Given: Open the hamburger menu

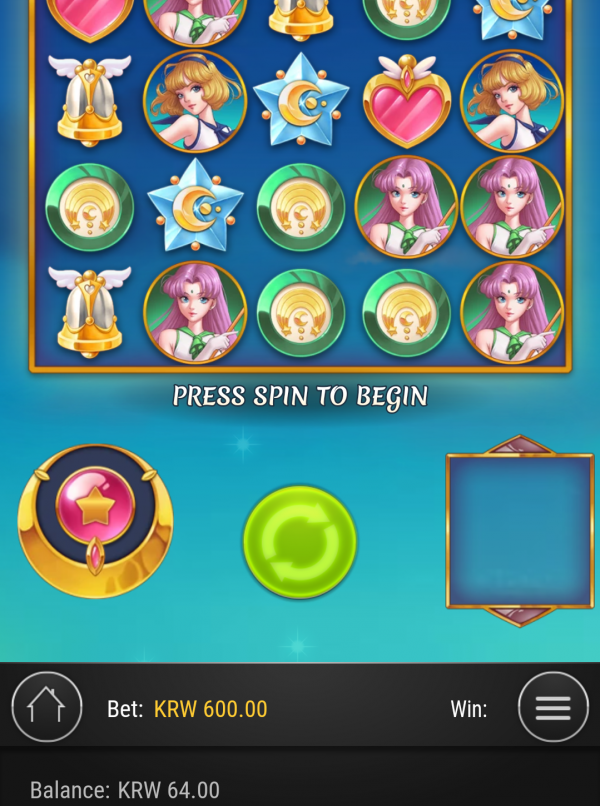Looking at the screenshot, I should [x=552, y=707].
